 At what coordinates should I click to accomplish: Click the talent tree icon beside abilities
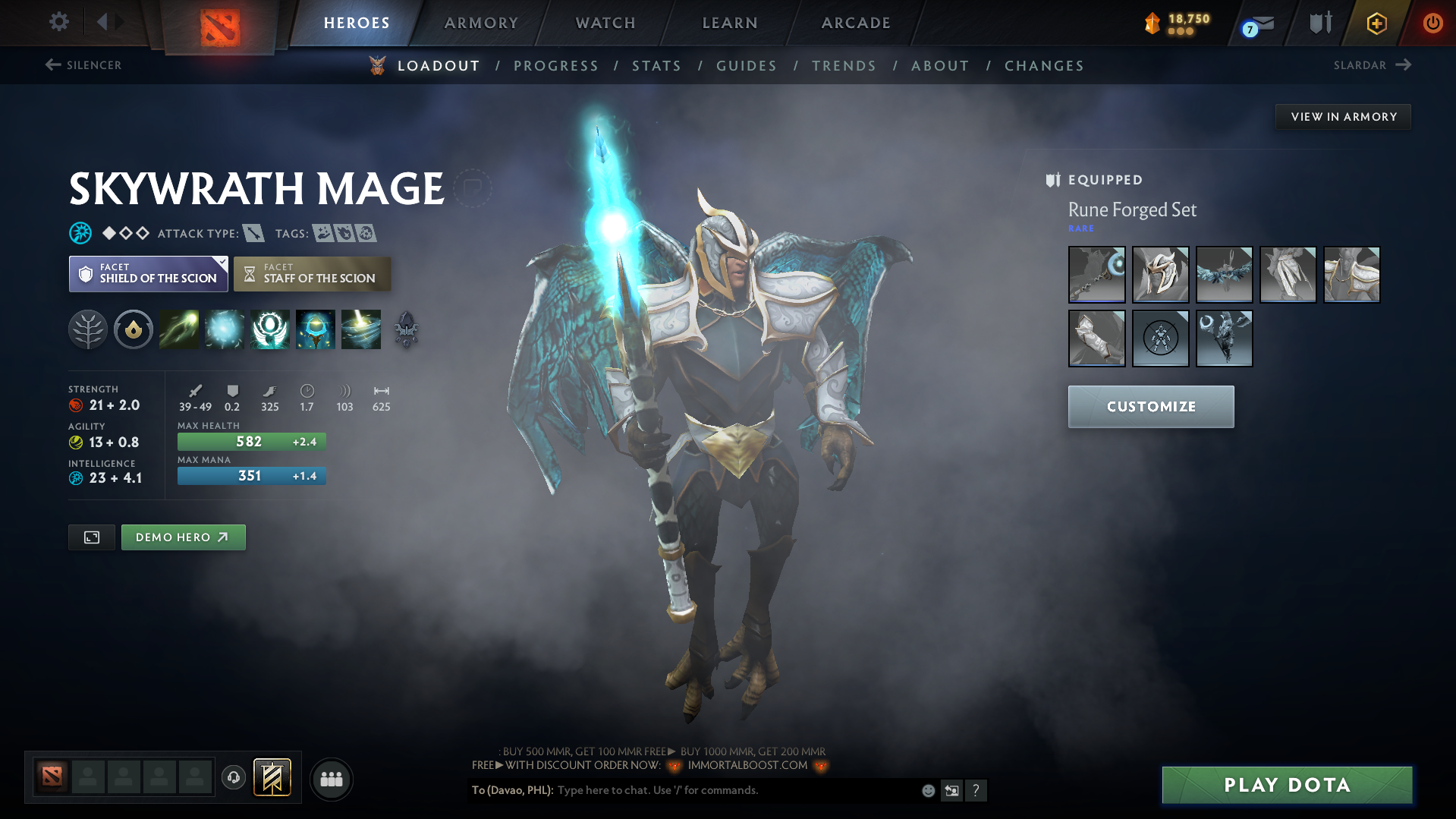coord(87,329)
